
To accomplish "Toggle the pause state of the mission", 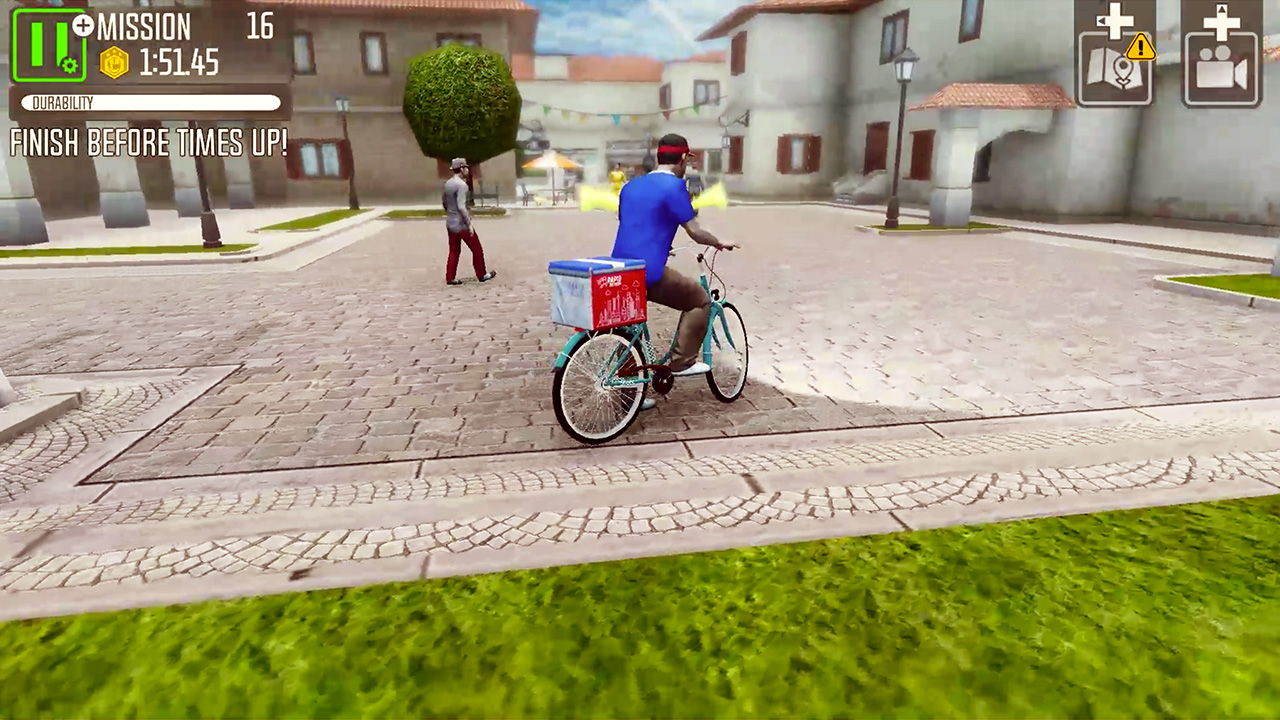I will 49,45.
